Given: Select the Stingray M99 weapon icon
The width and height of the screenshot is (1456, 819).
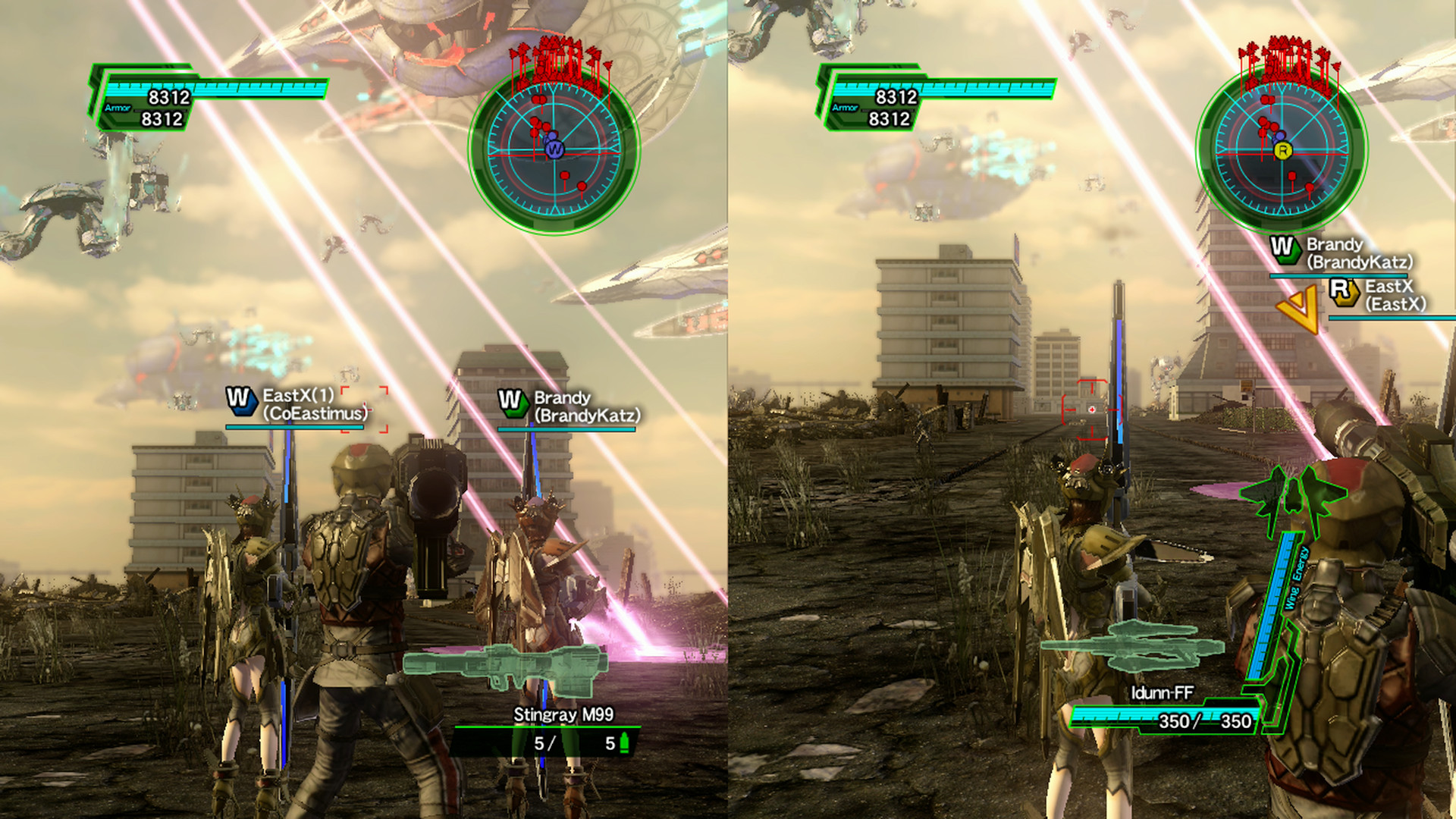Looking at the screenshot, I should click(x=505, y=667).
